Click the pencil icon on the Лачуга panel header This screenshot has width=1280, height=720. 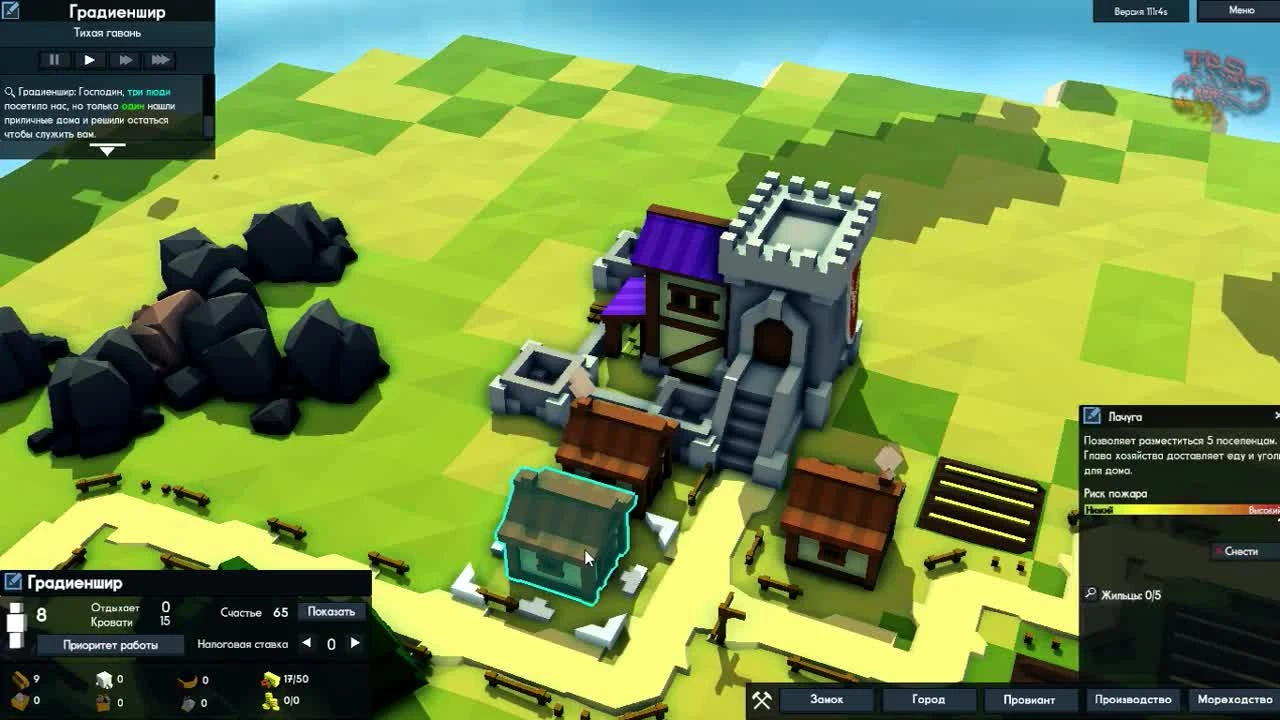pyautogui.click(x=1090, y=417)
